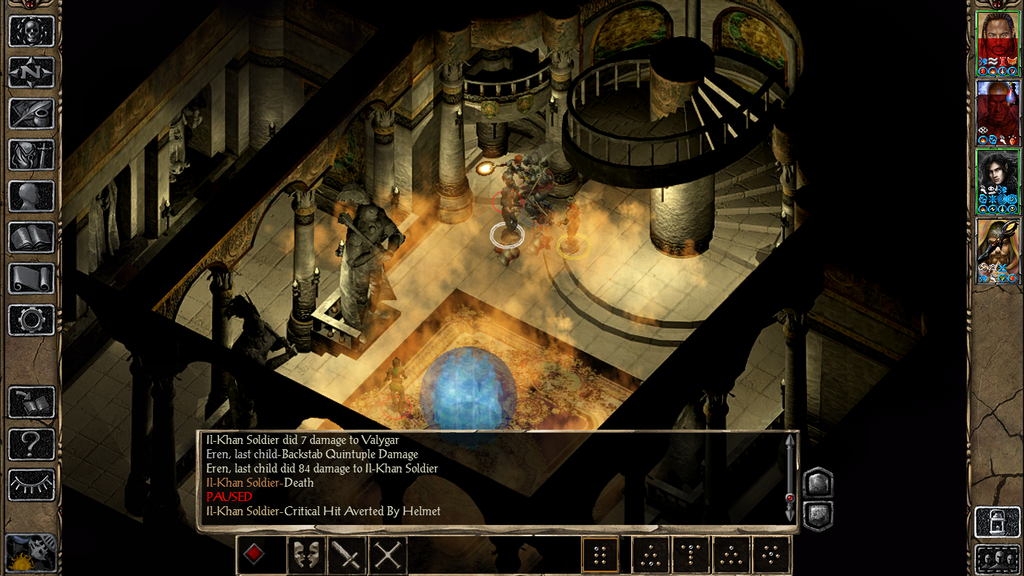Open the options gear menu
The height and width of the screenshot is (576, 1024).
(x=31, y=320)
